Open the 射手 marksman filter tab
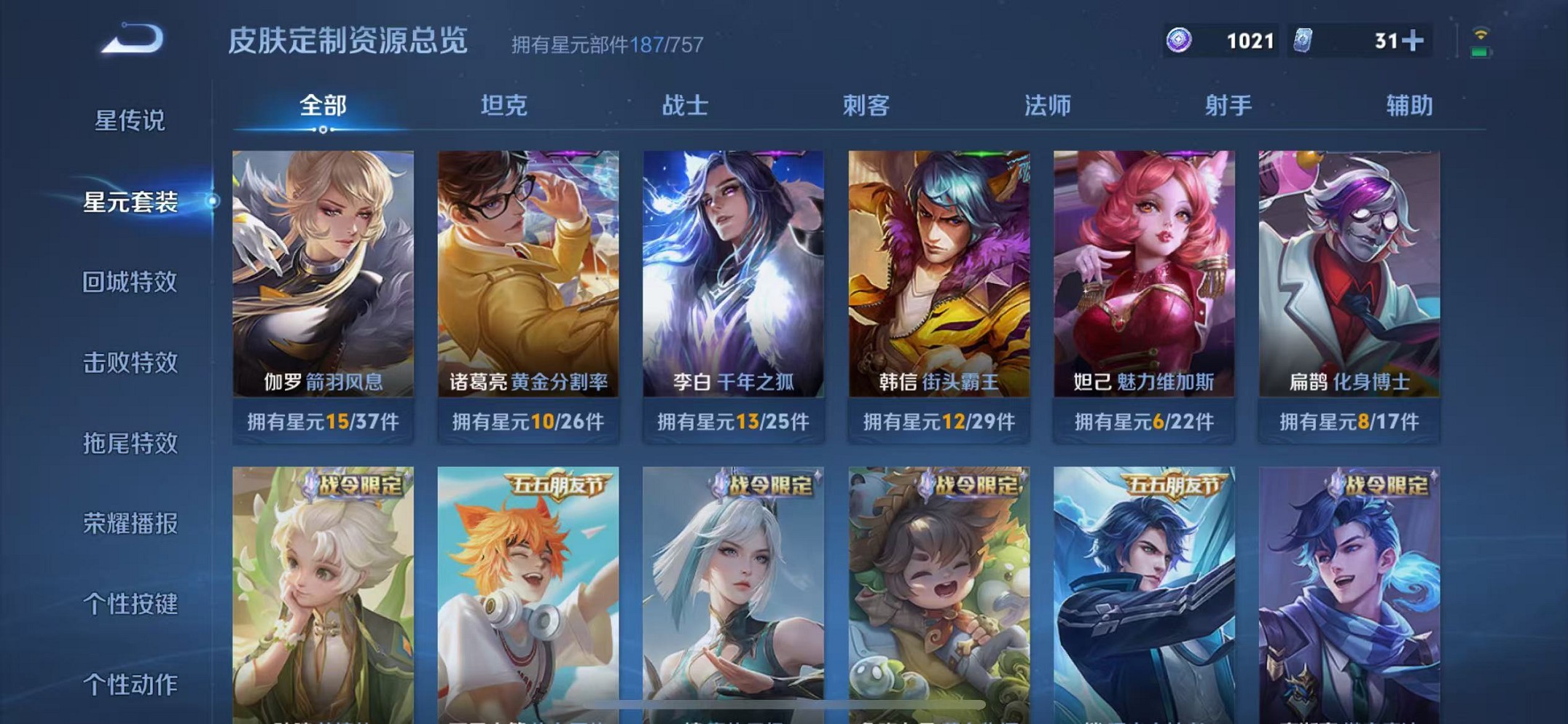Viewport: 1568px width, 724px height. point(1226,106)
